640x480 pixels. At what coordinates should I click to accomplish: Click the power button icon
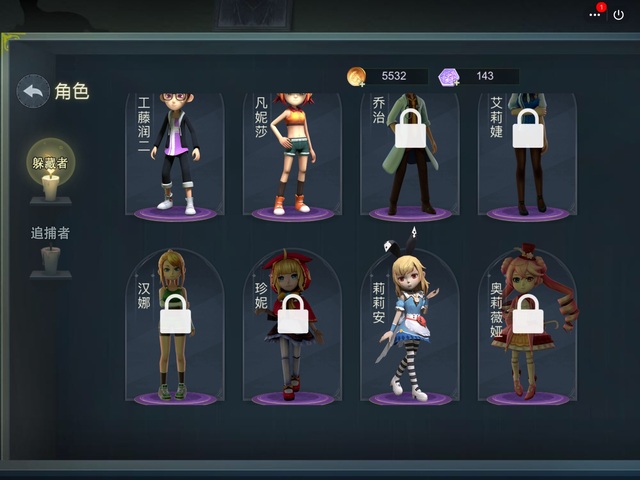point(619,15)
